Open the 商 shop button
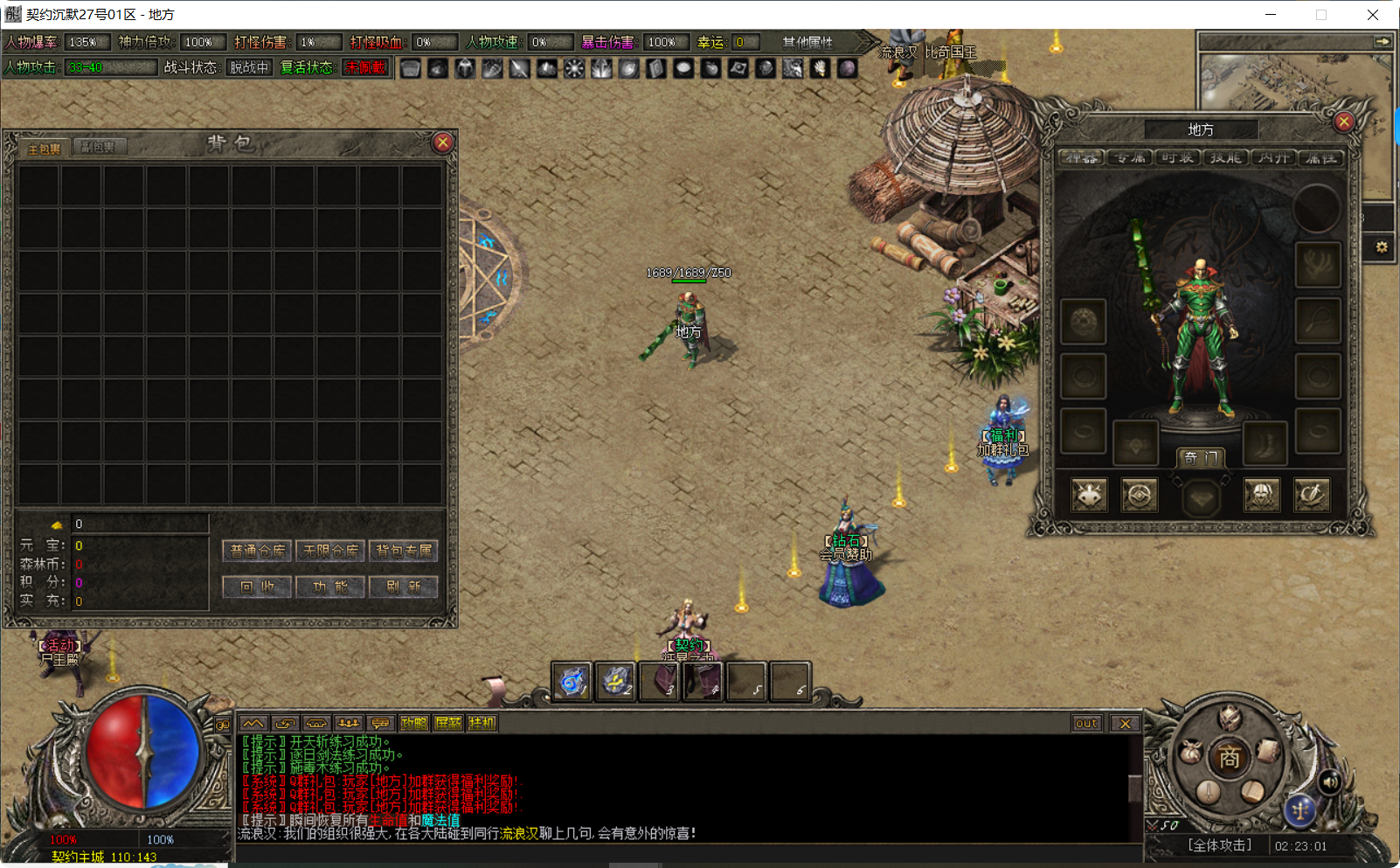1400x868 pixels. point(1229,758)
